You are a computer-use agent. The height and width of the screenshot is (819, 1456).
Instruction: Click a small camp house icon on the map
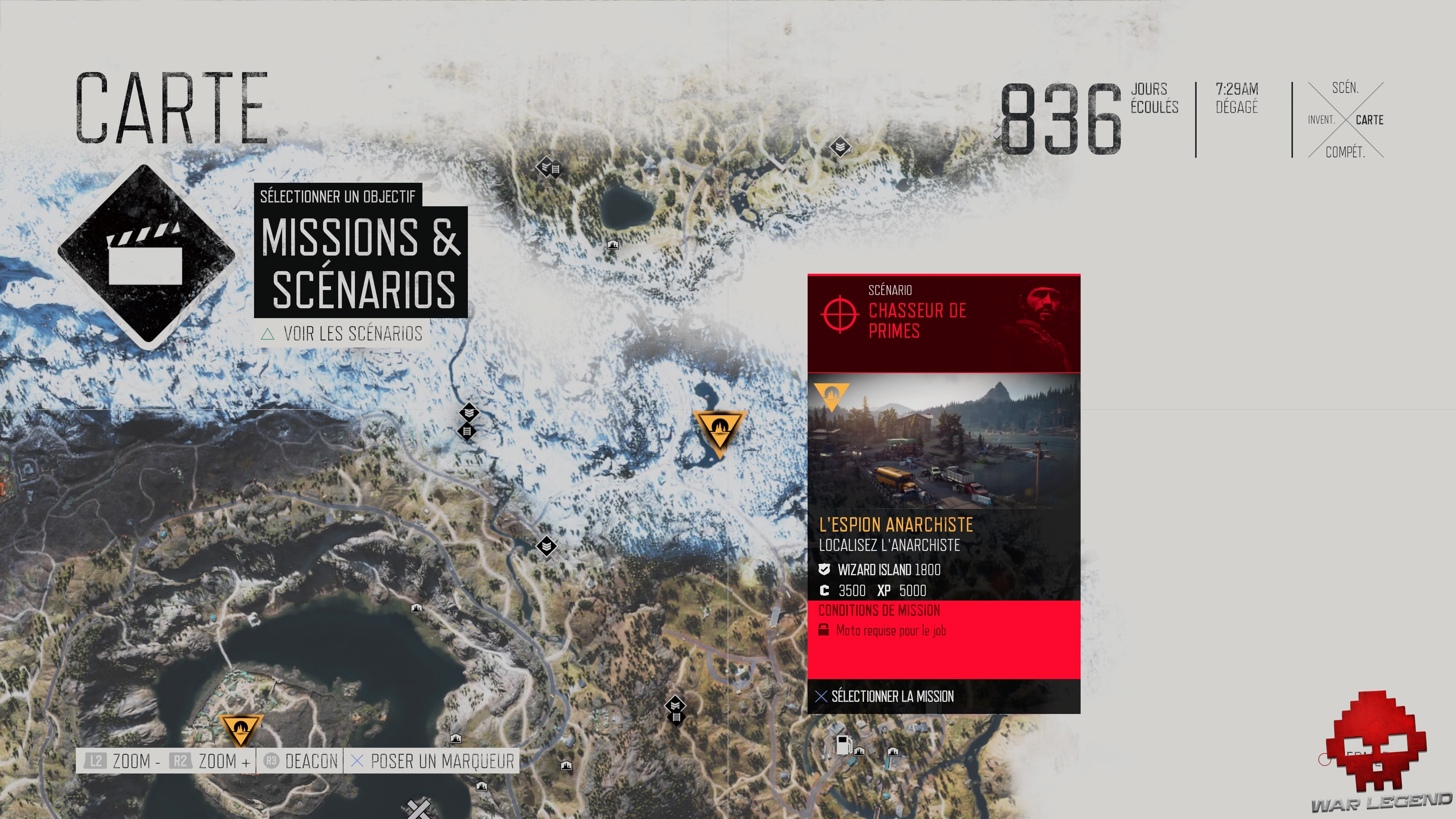point(613,245)
